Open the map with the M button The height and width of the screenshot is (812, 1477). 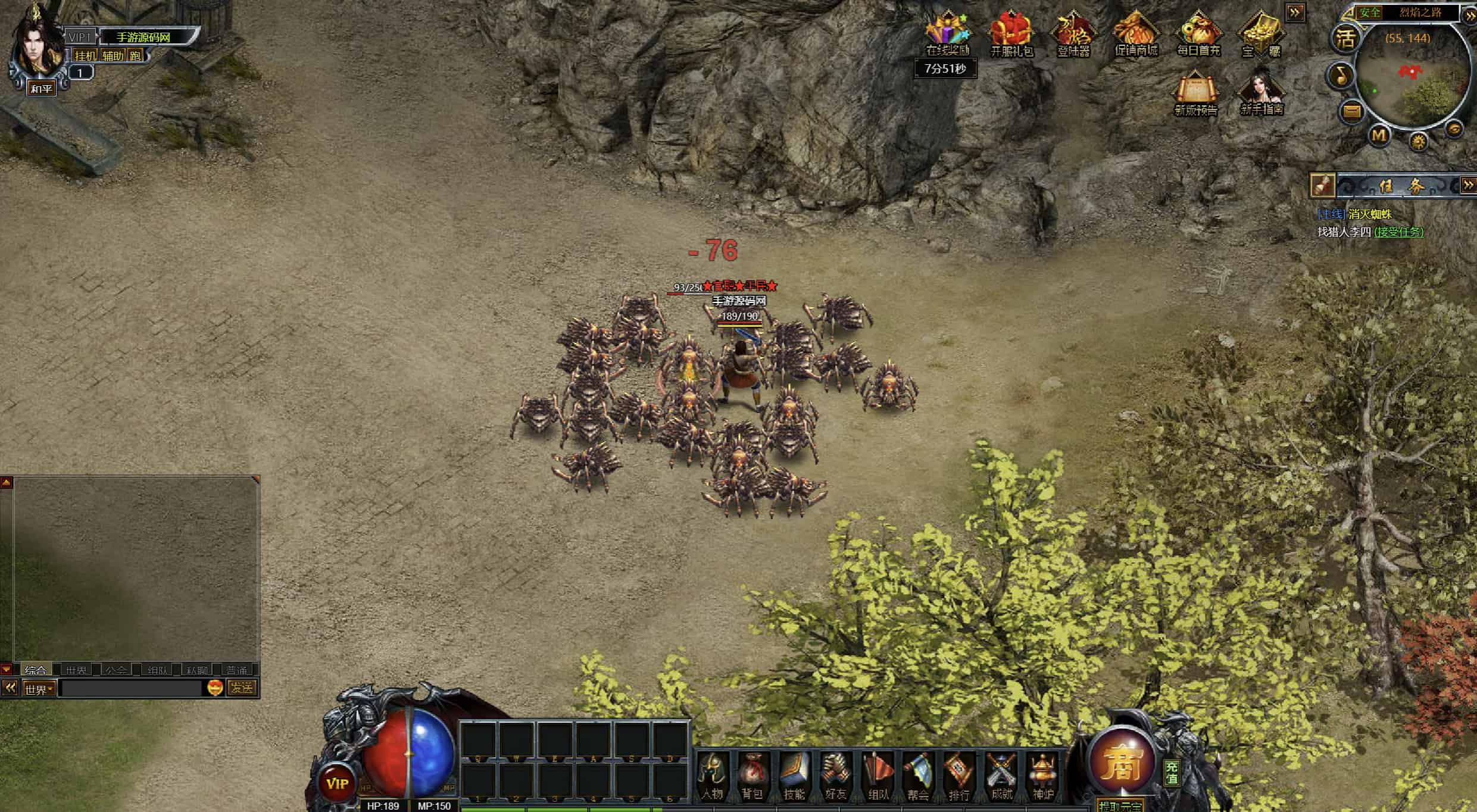pyautogui.click(x=1379, y=136)
